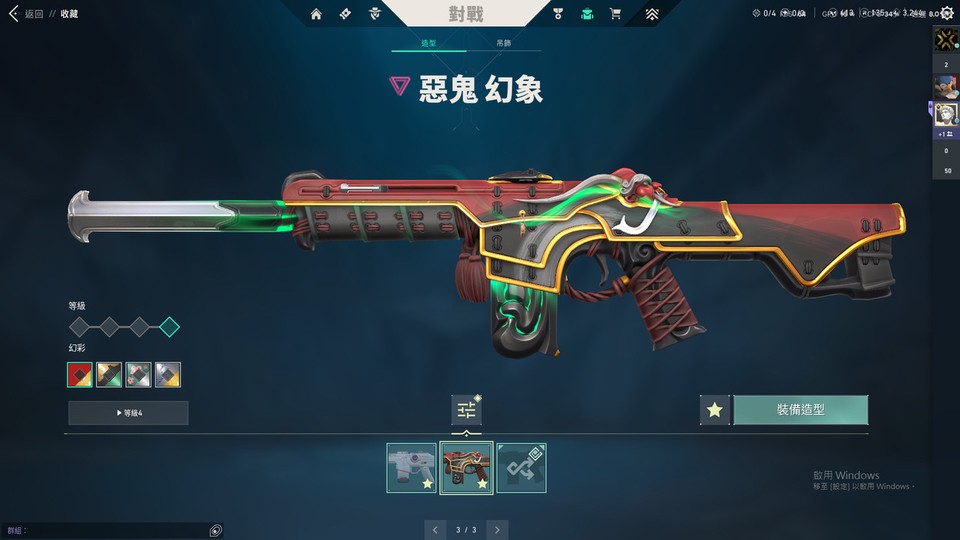Select the silver and gold chroma swatch
Image resolution: width=960 pixels, height=540 pixels.
tap(168, 375)
